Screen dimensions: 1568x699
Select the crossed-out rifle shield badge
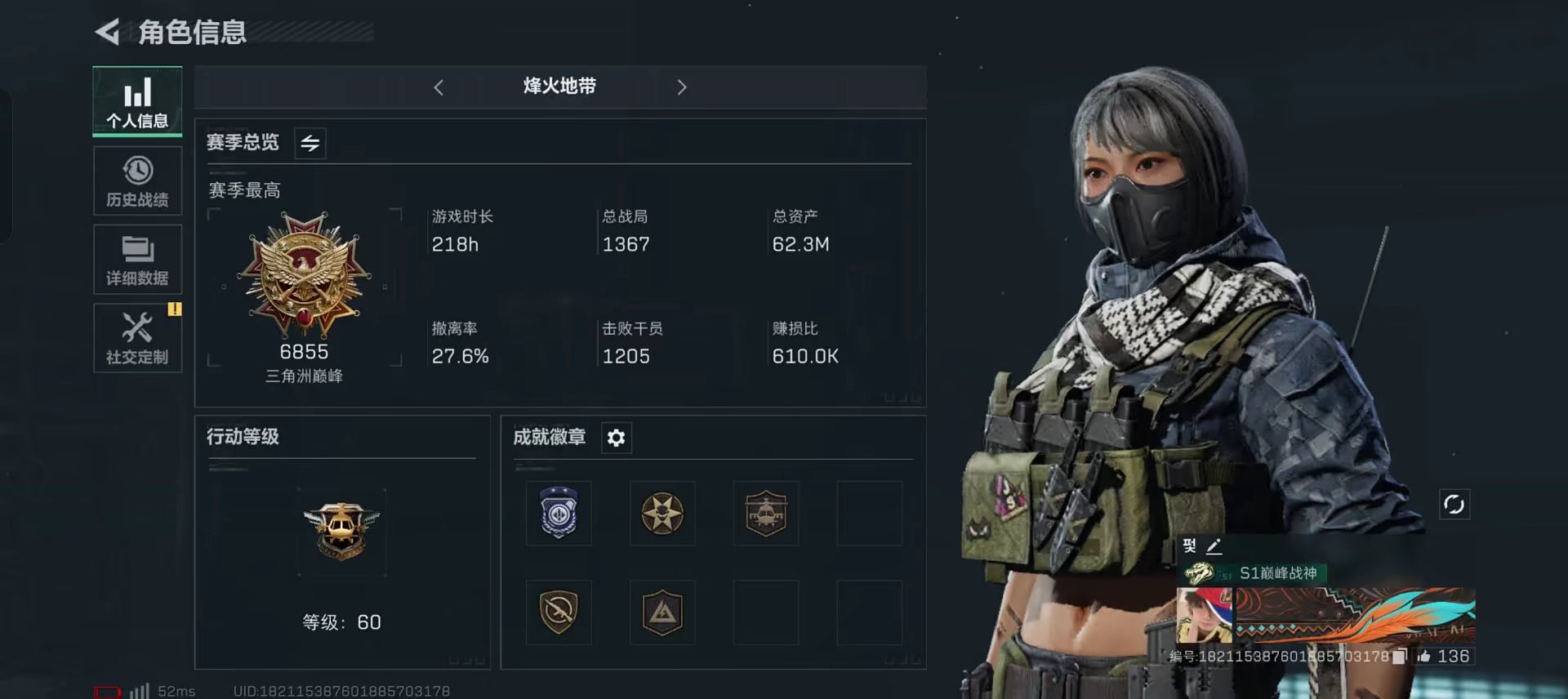coord(559,612)
